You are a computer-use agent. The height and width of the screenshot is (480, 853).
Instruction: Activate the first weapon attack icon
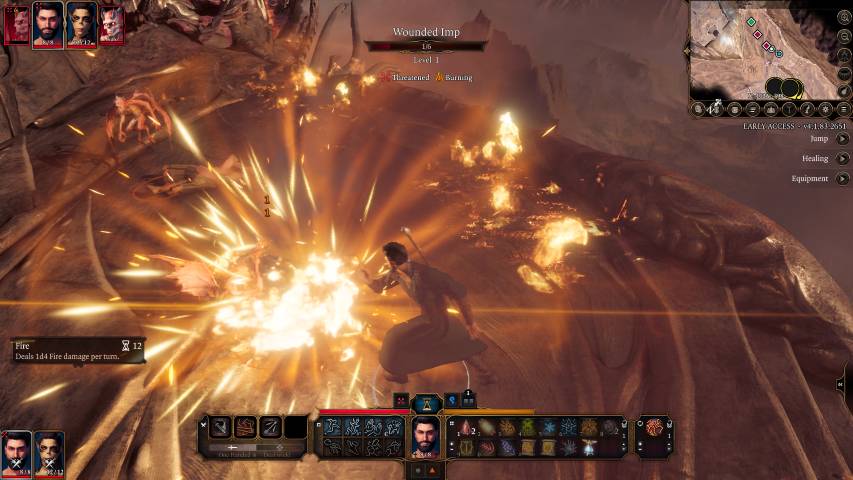220,427
